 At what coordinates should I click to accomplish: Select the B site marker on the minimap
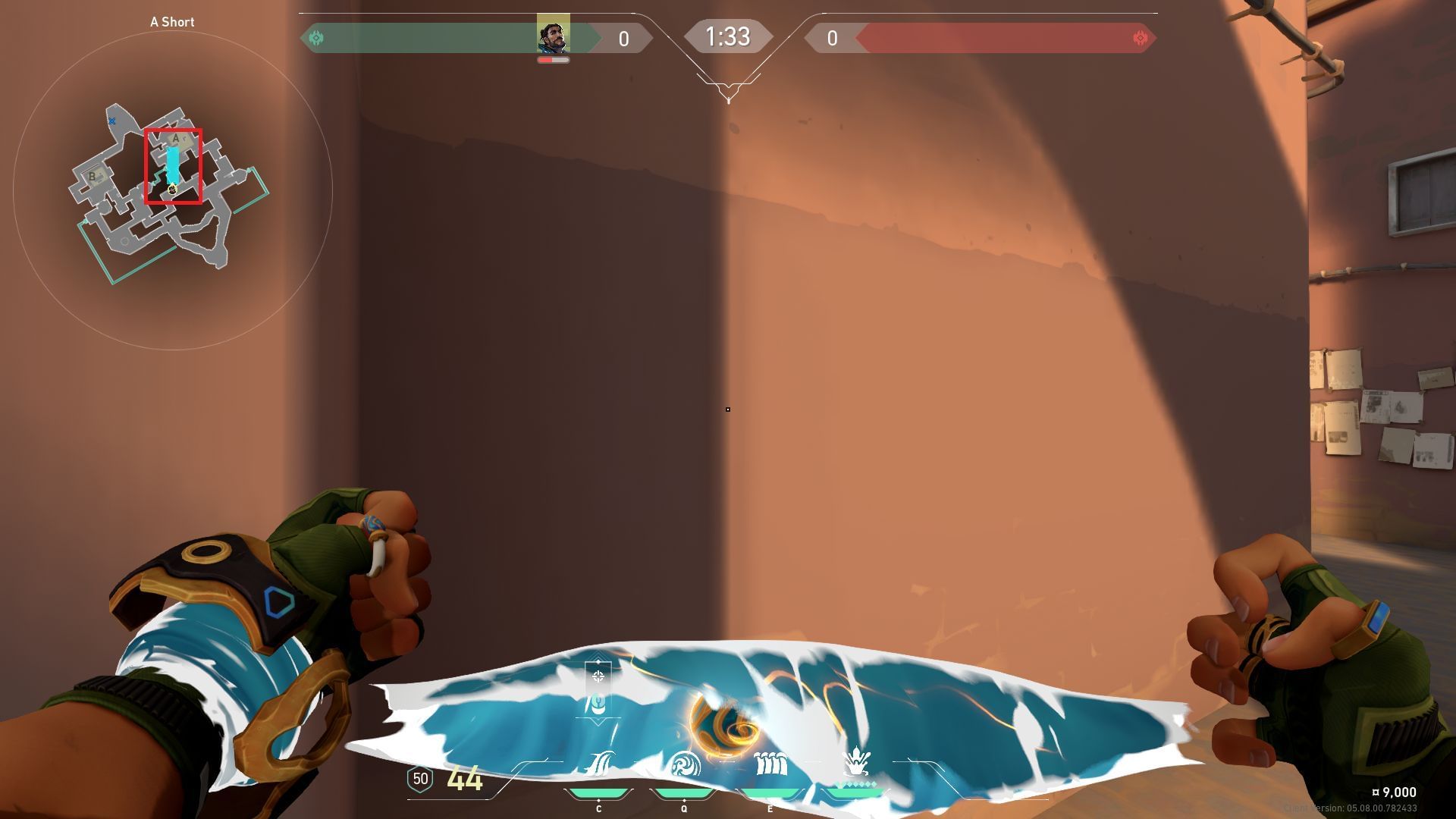pos(93,177)
